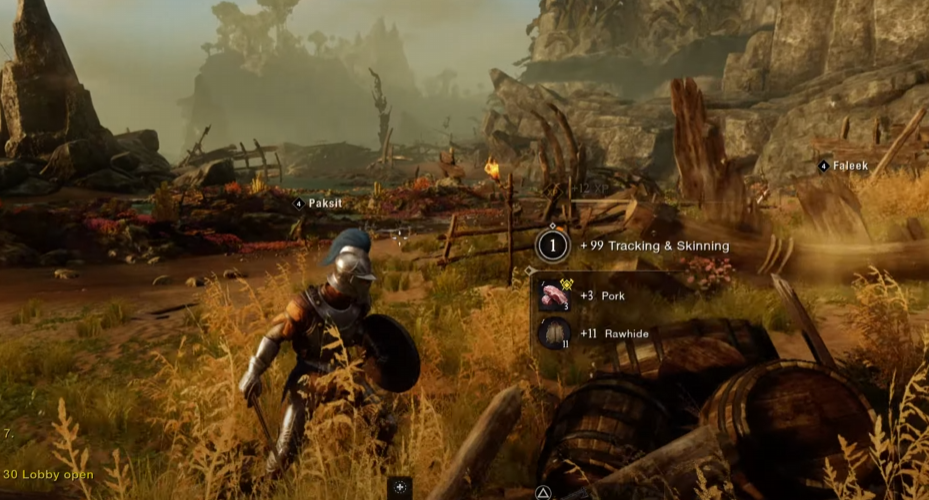This screenshot has height=500, width=929.
Task: Select the Rawhide loot item icon
Action: tap(554, 333)
